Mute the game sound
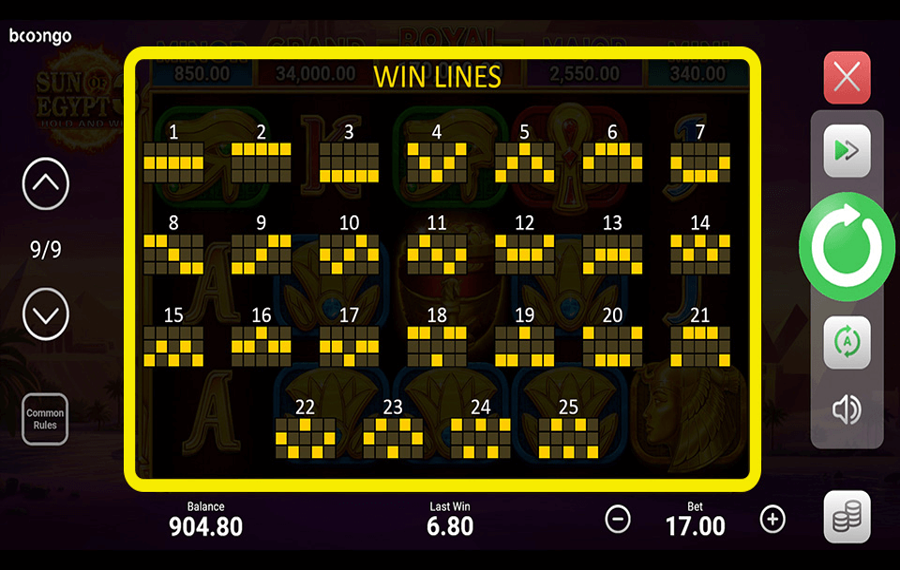Image resolution: width=900 pixels, height=570 pixels. [x=846, y=409]
